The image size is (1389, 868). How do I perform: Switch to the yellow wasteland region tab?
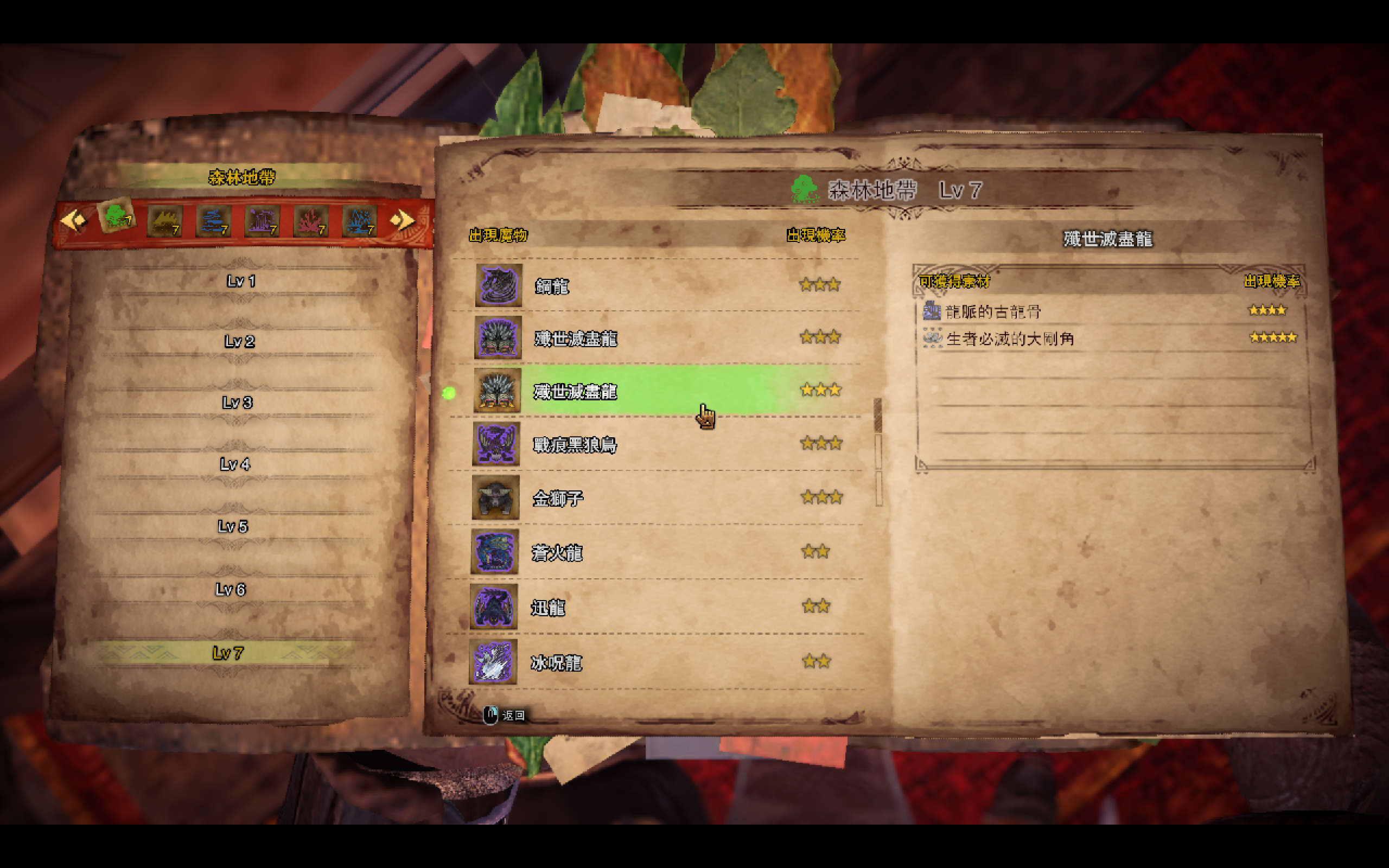(x=165, y=220)
